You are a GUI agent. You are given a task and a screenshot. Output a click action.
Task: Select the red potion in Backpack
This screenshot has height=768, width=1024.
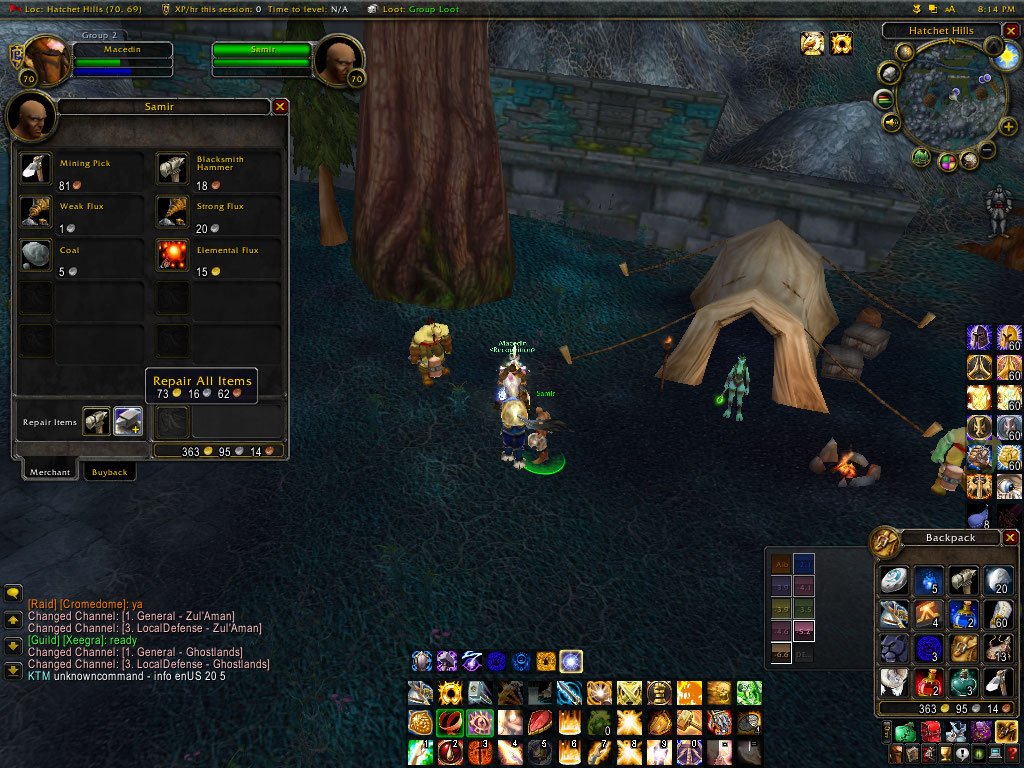pos(927,682)
